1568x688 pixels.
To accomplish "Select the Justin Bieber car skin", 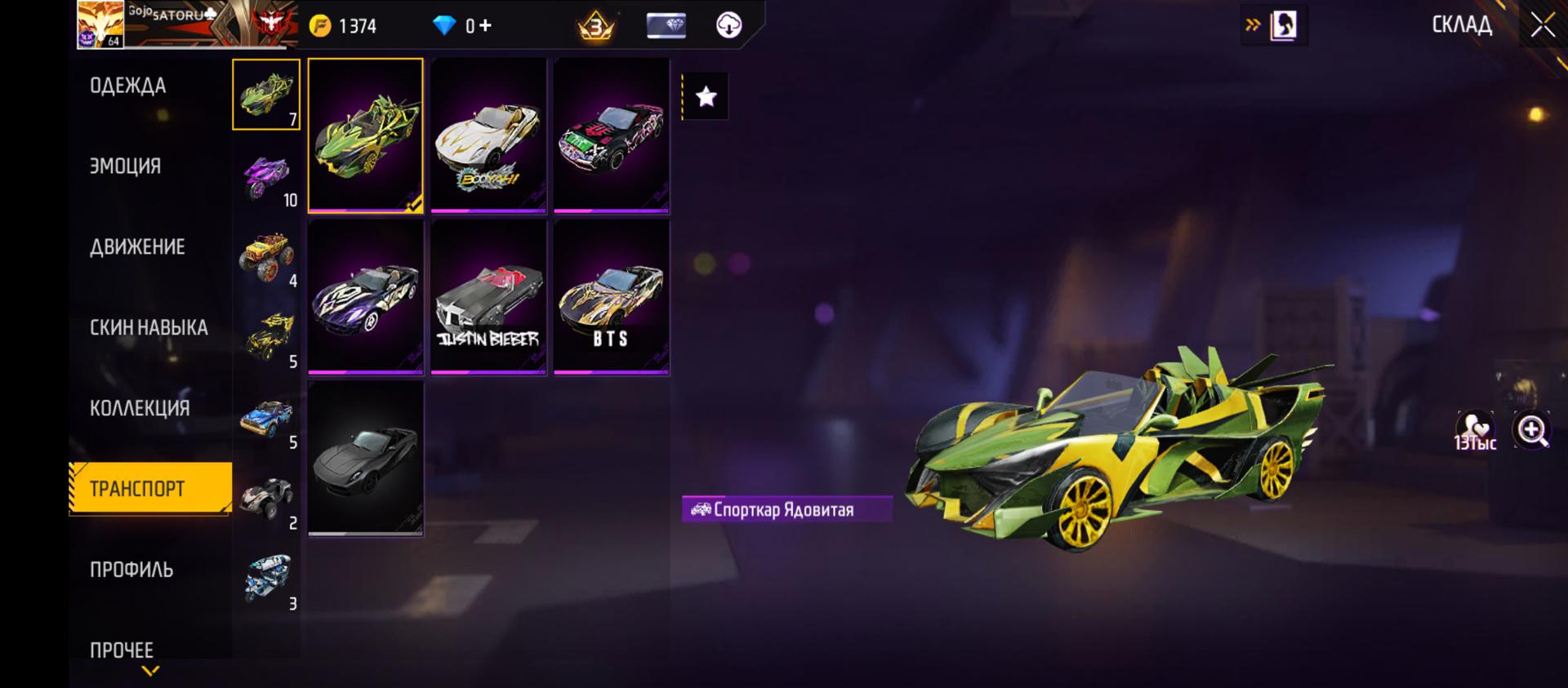I will [x=488, y=297].
